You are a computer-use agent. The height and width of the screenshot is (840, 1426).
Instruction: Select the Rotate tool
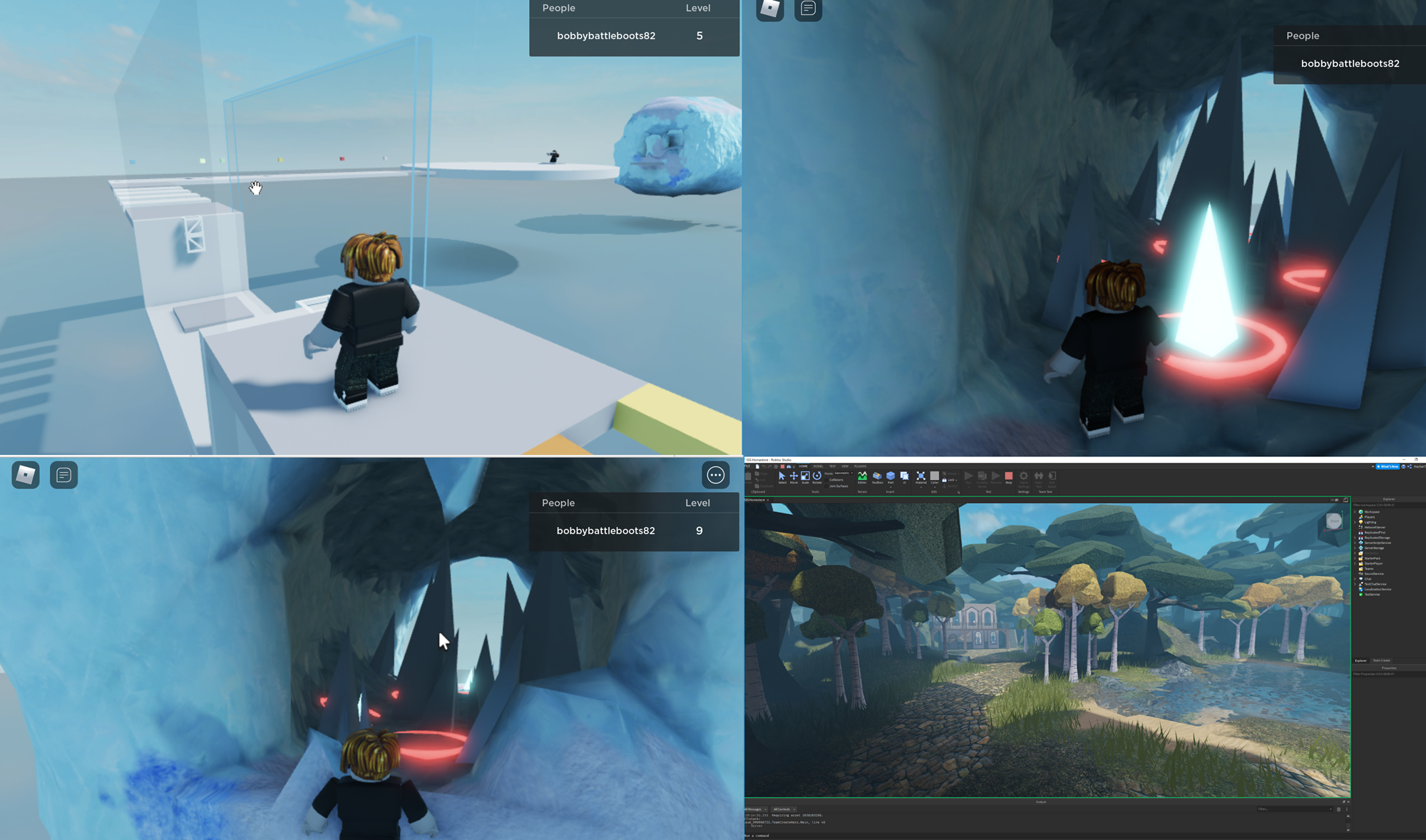pyautogui.click(x=817, y=477)
